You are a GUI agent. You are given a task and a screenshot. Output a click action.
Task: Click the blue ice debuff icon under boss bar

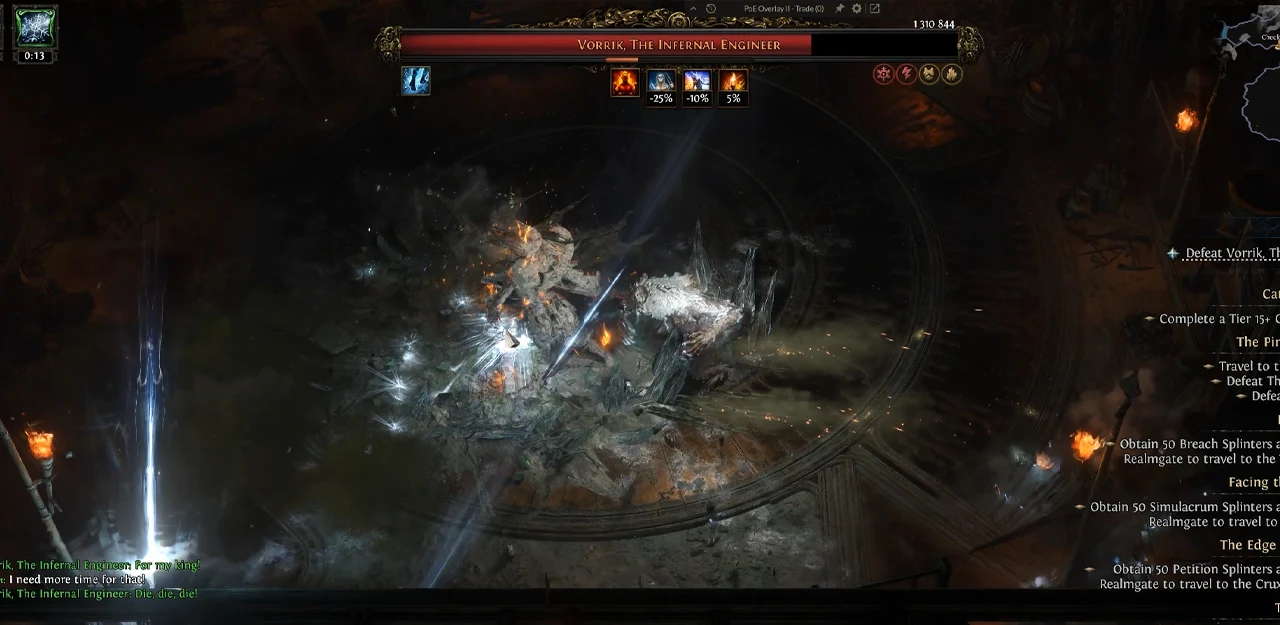[x=416, y=81]
